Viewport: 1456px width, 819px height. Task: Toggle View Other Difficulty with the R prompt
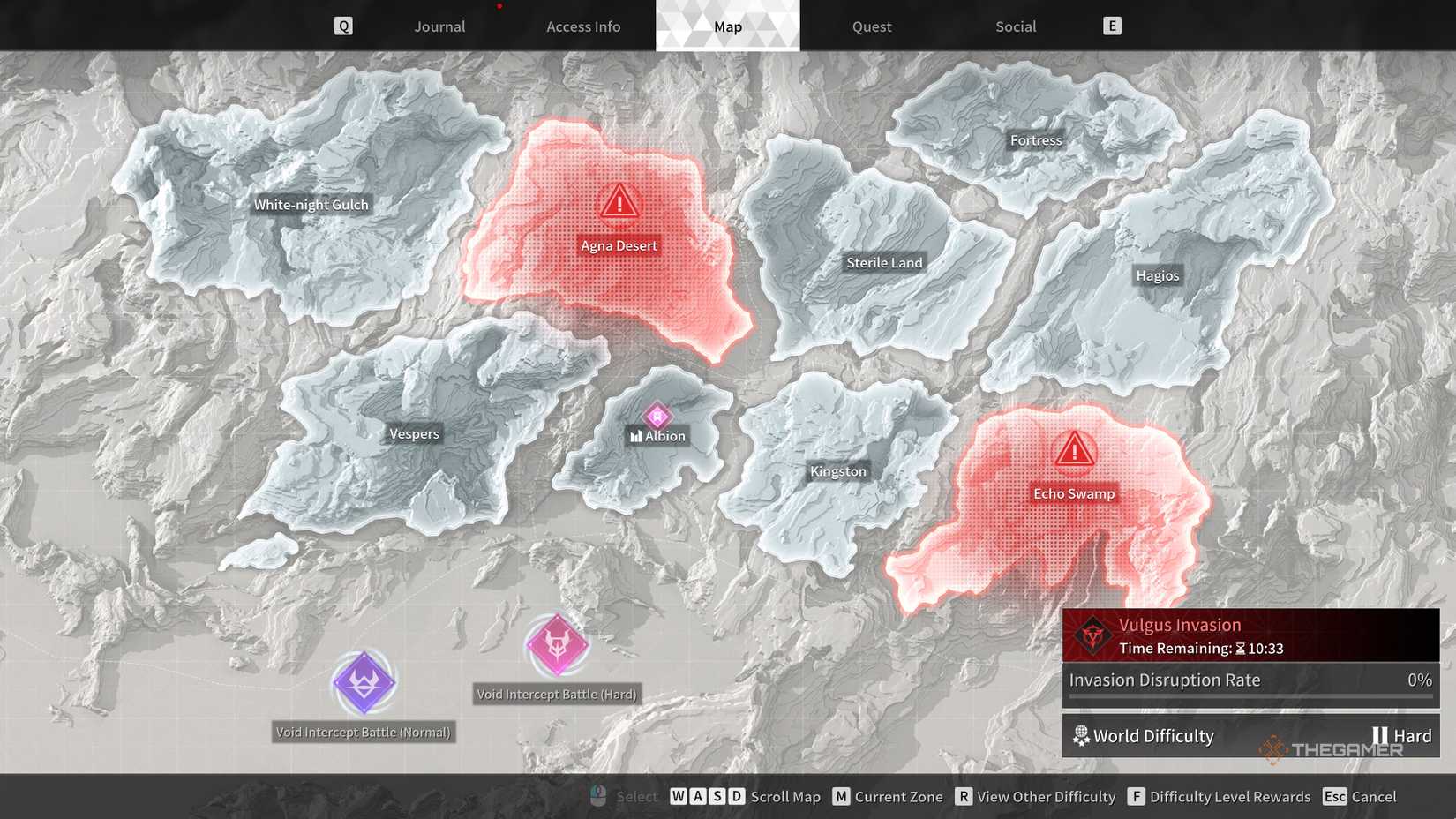(x=964, y=796)
